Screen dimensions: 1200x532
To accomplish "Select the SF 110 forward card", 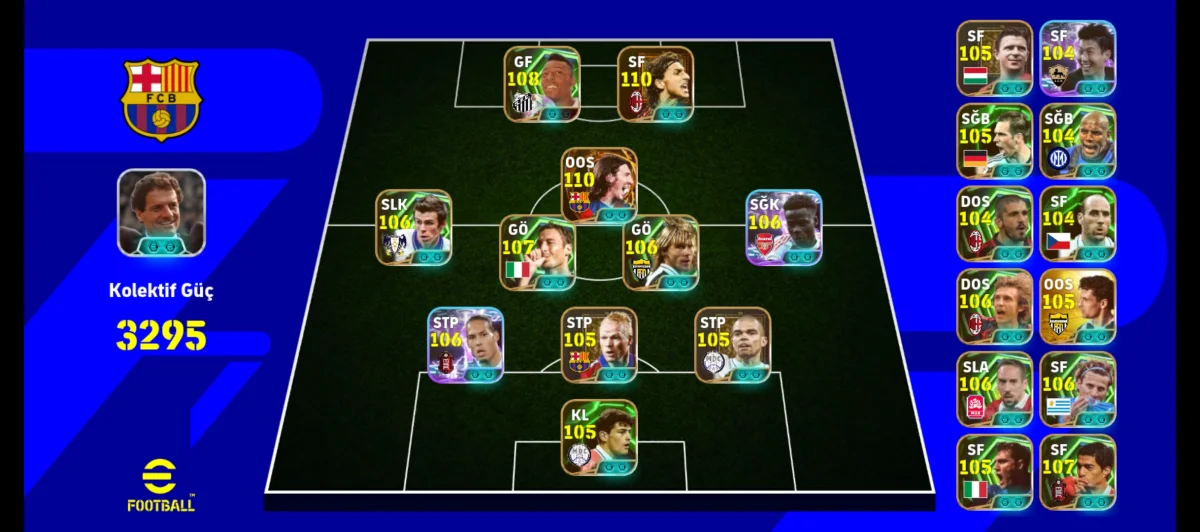I will tap(655, 84).
